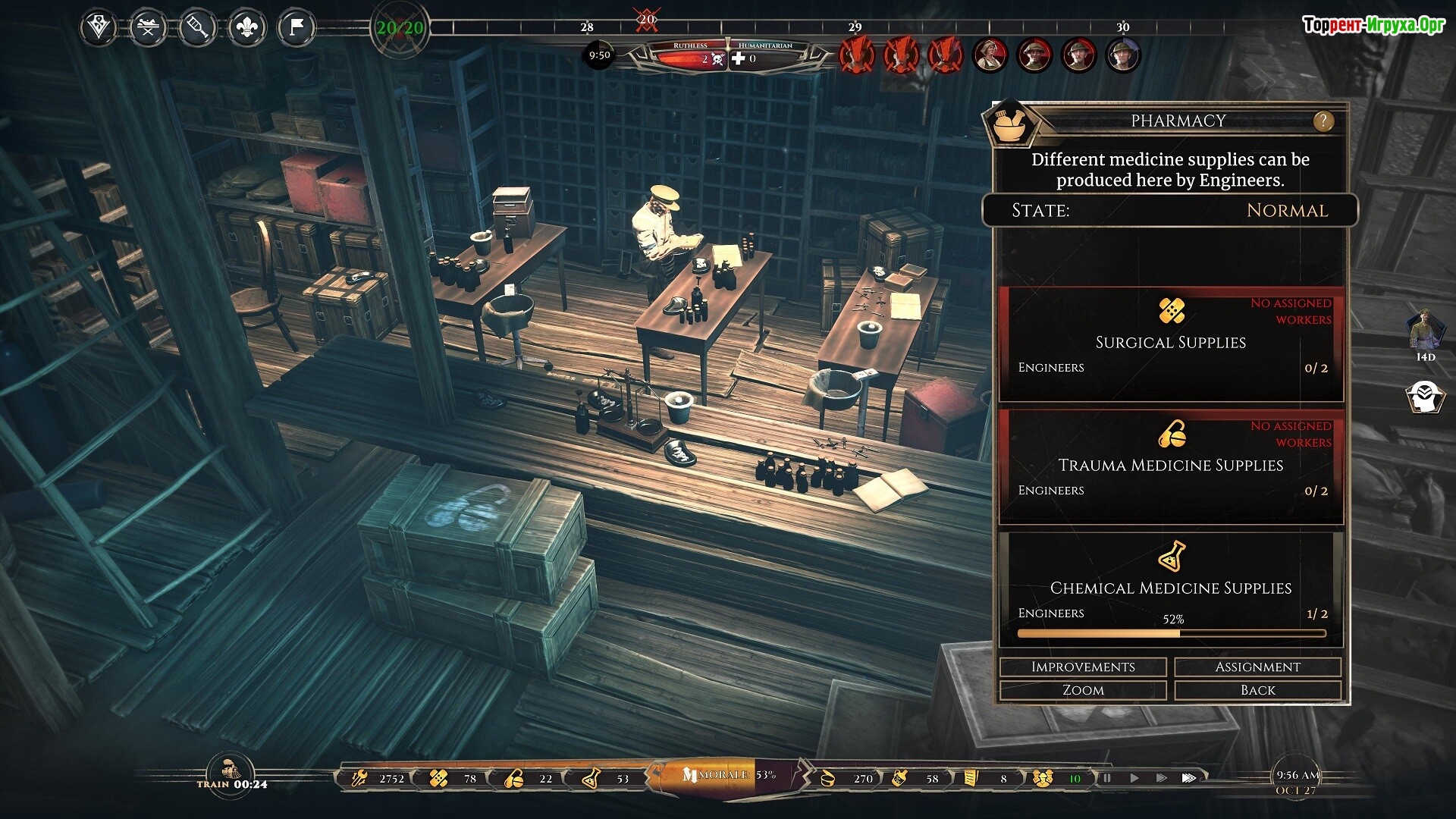This screenshot has width=1456, height=819.
Task: Set game speed to double fast-forward
Action: (1161, 778)
